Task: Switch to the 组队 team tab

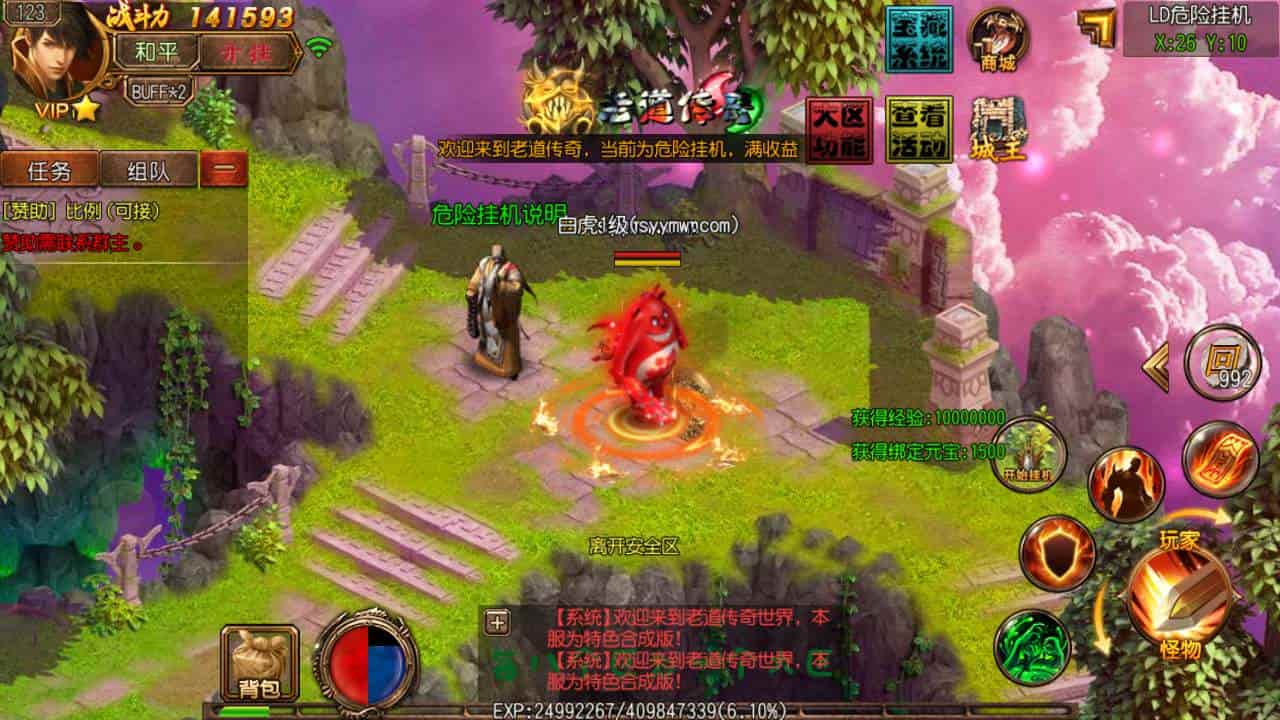Action: [149, 170]
